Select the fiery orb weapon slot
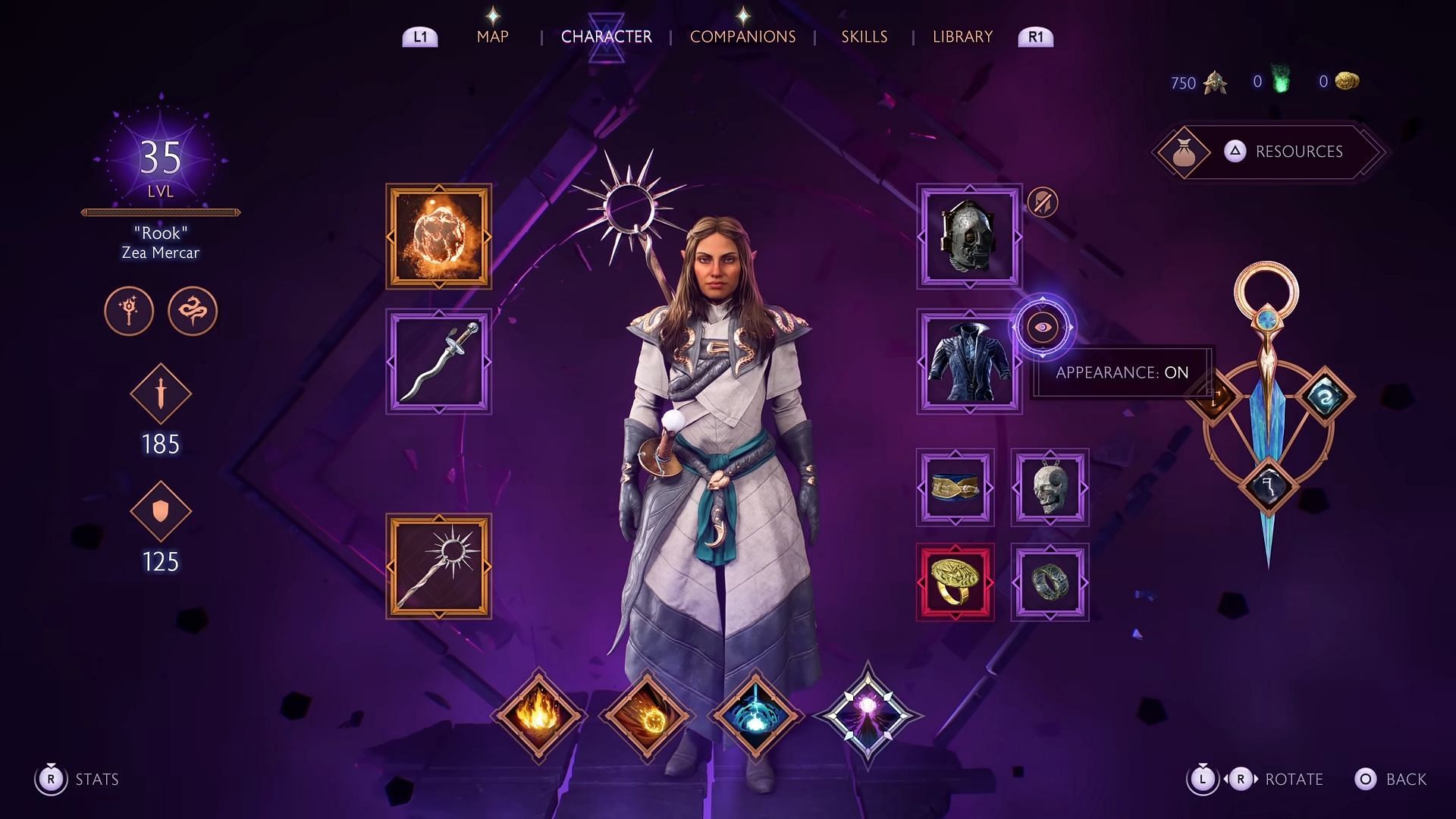 point(438,237)
